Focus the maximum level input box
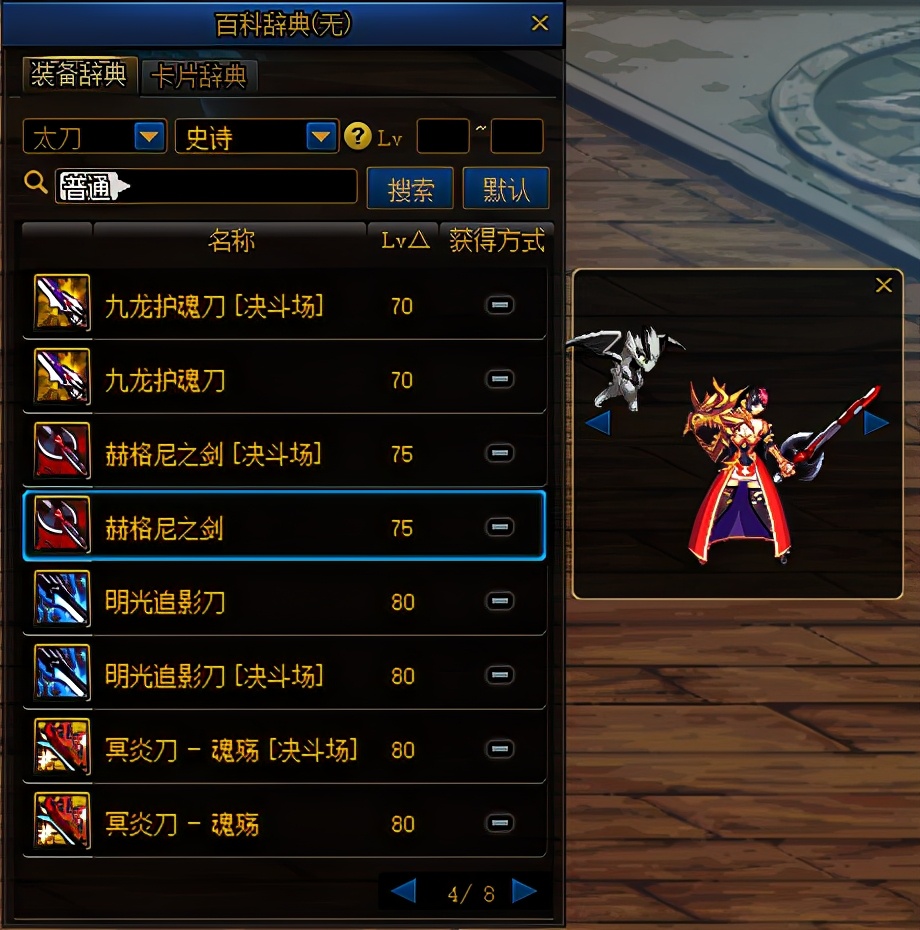This screenshot has width=920, height=930. [517, 136]
